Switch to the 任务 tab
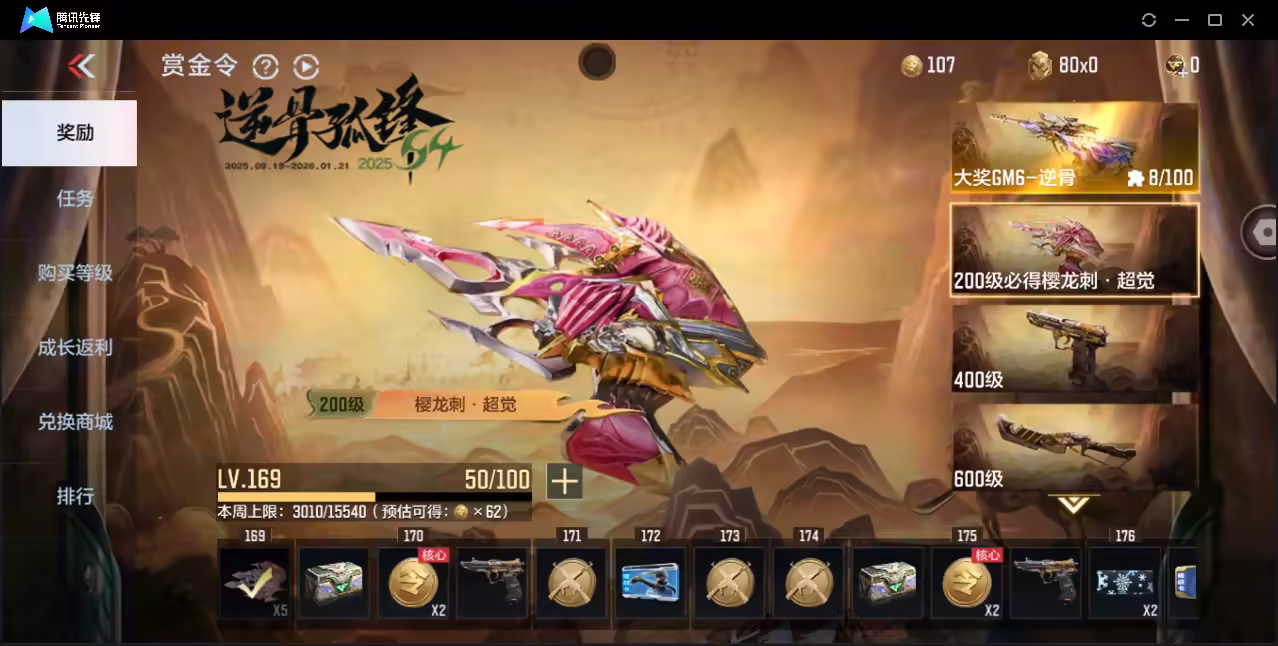 (75, 198)
